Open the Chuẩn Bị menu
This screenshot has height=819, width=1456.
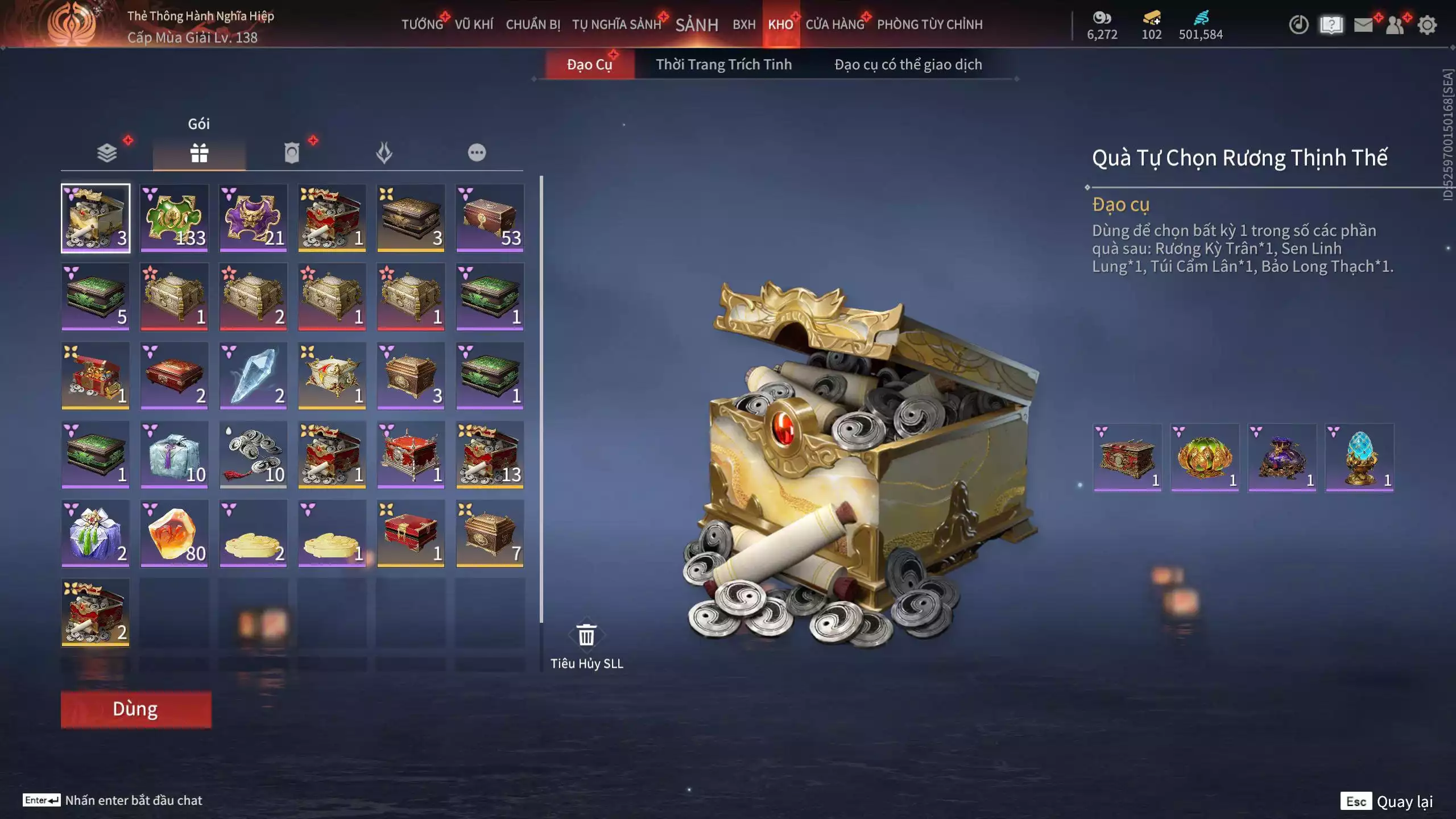coord(533,24)
